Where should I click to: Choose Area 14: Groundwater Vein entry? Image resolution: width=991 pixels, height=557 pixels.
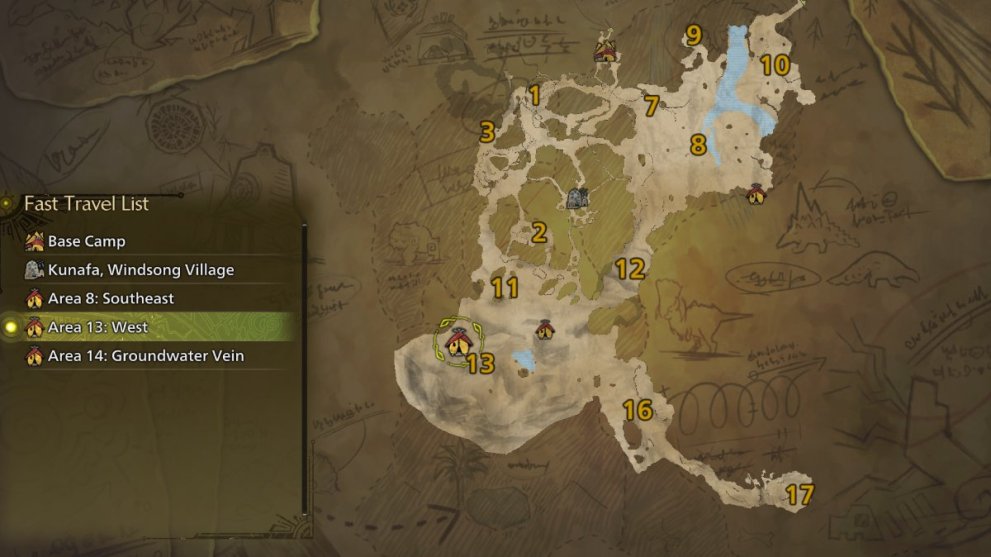(x=145, y=356)
